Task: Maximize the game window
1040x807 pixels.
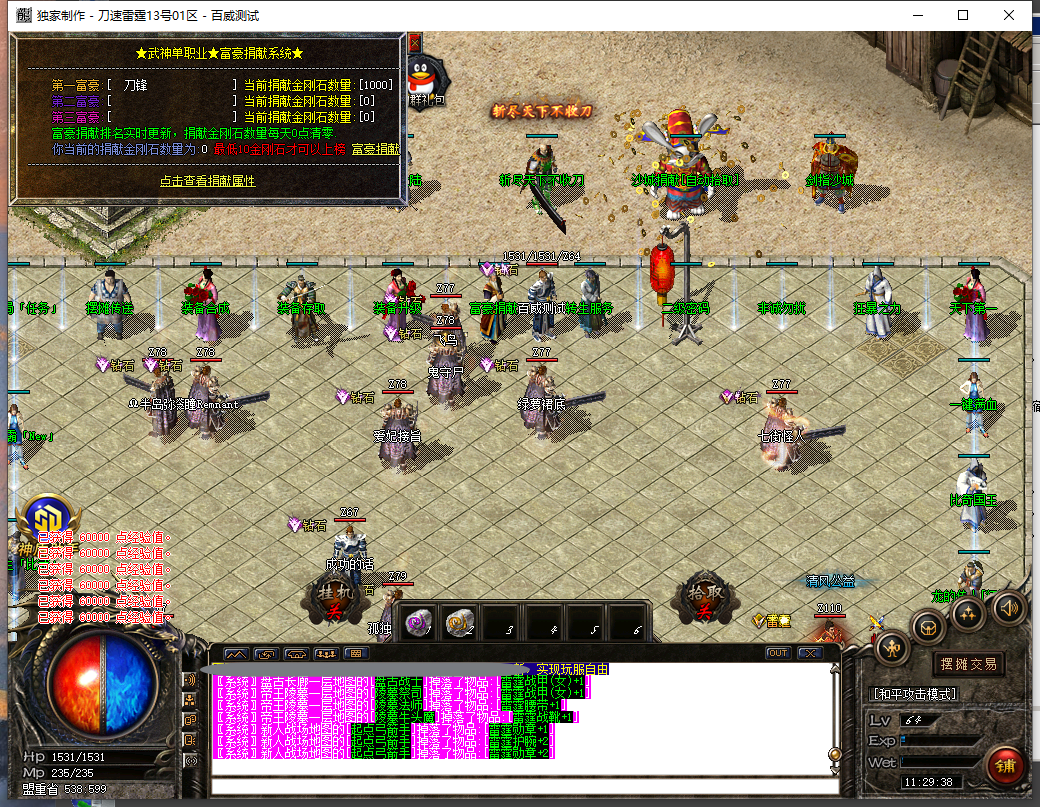Action: coord(963,15)
